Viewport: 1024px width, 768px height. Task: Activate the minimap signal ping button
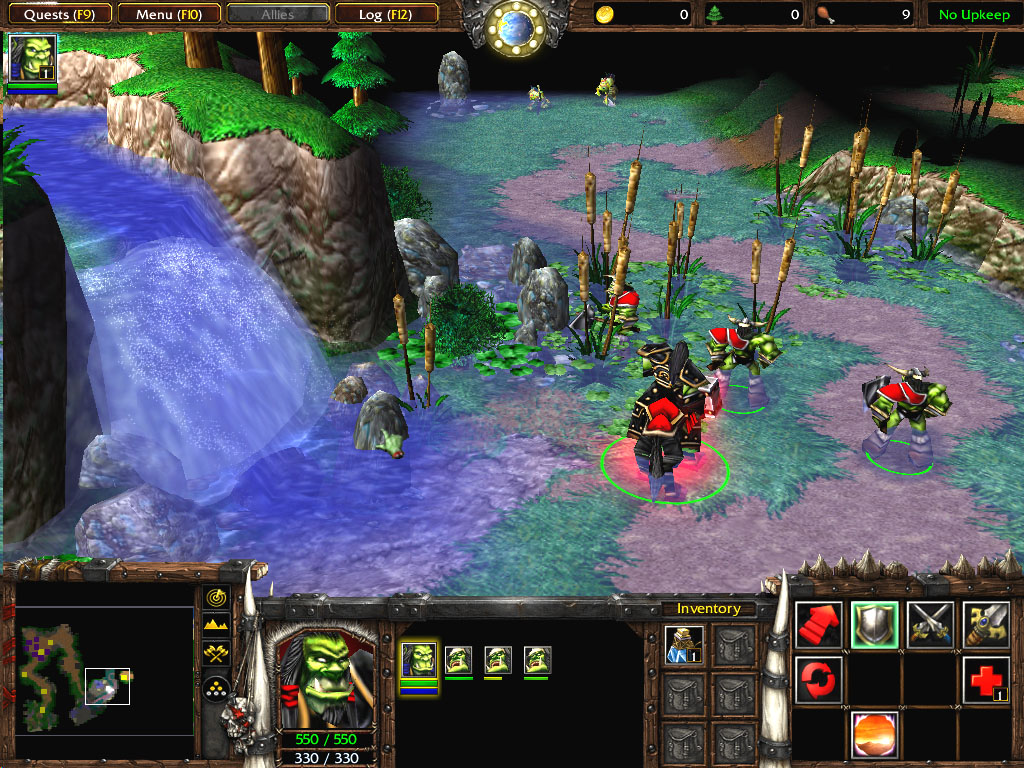tap(216, 597)
